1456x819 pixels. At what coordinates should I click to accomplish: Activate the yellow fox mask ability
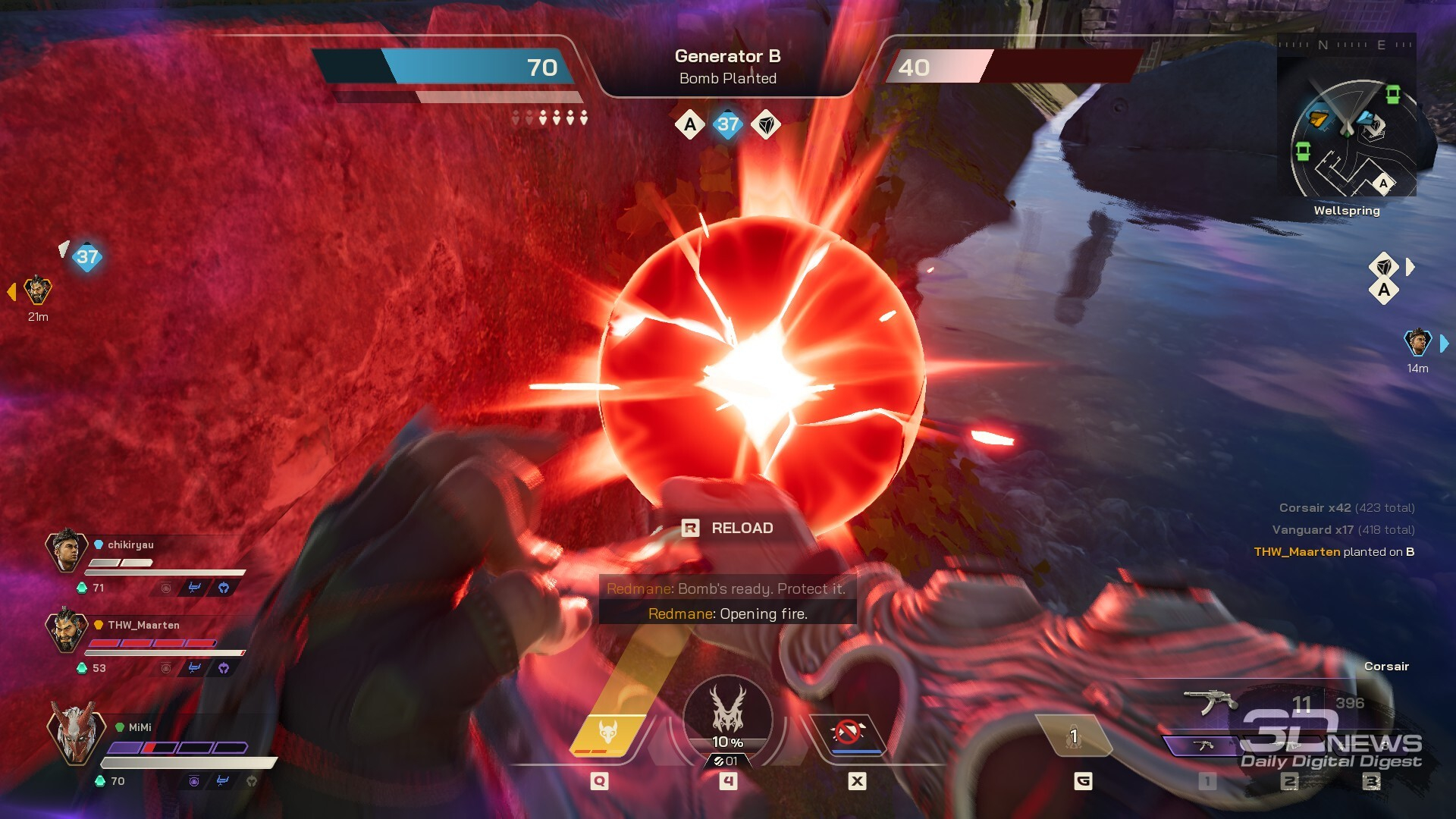click(x=608, y=734)
